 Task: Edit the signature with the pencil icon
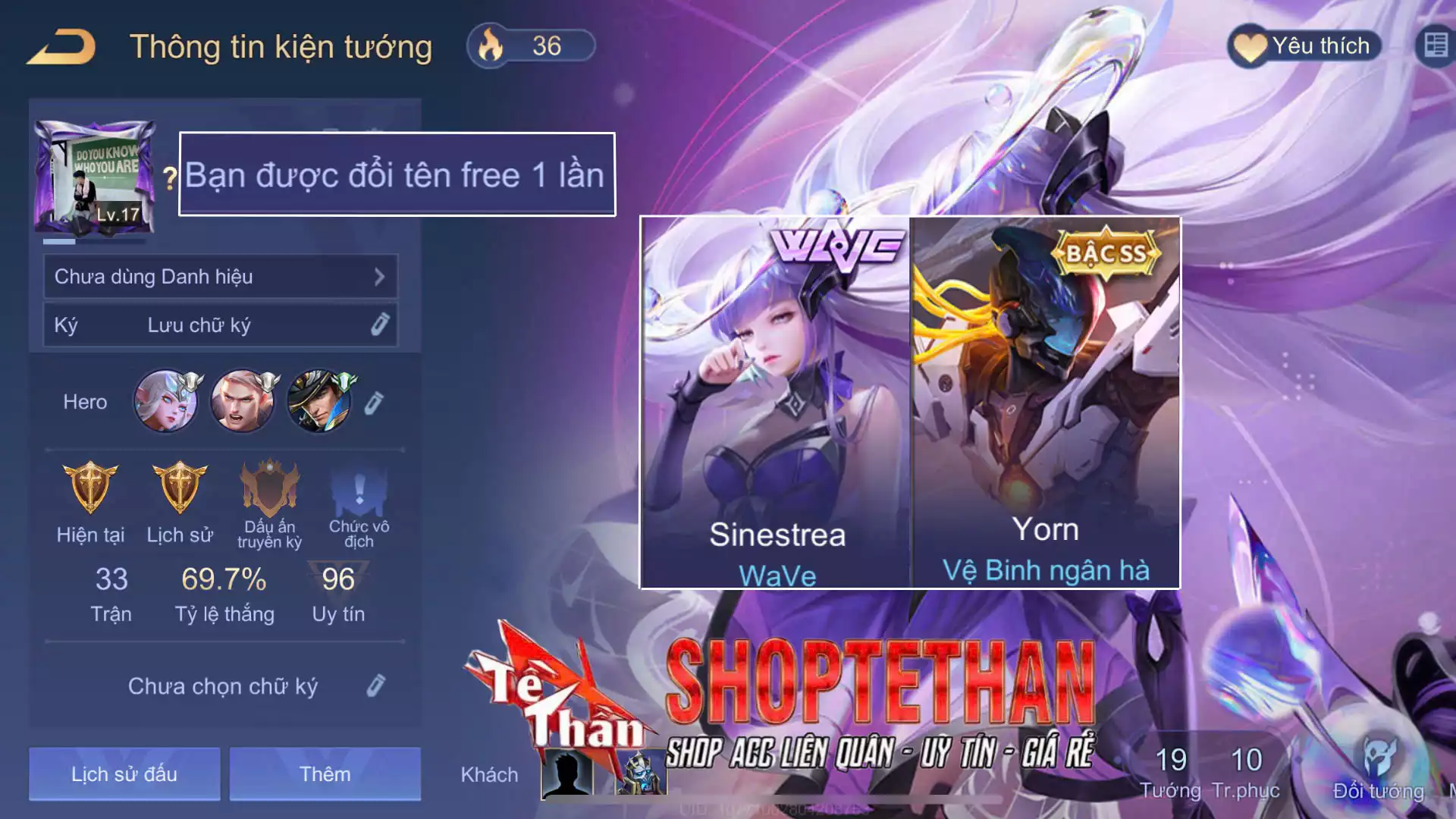click(x=378, y=685)
